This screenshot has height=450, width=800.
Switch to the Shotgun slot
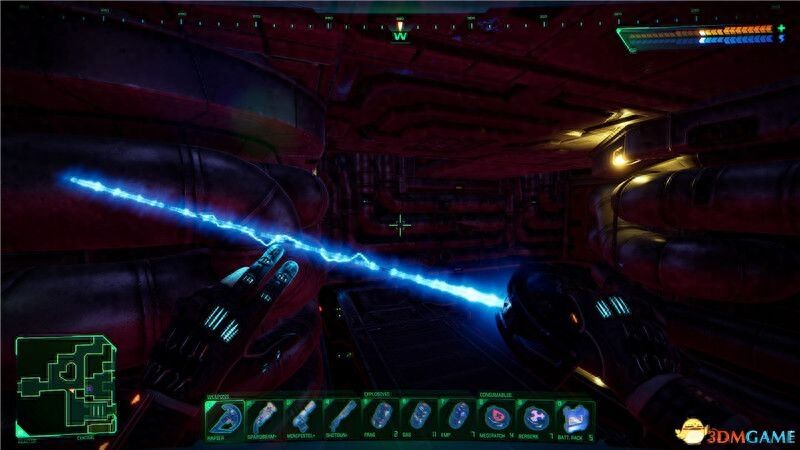point(342,417)
